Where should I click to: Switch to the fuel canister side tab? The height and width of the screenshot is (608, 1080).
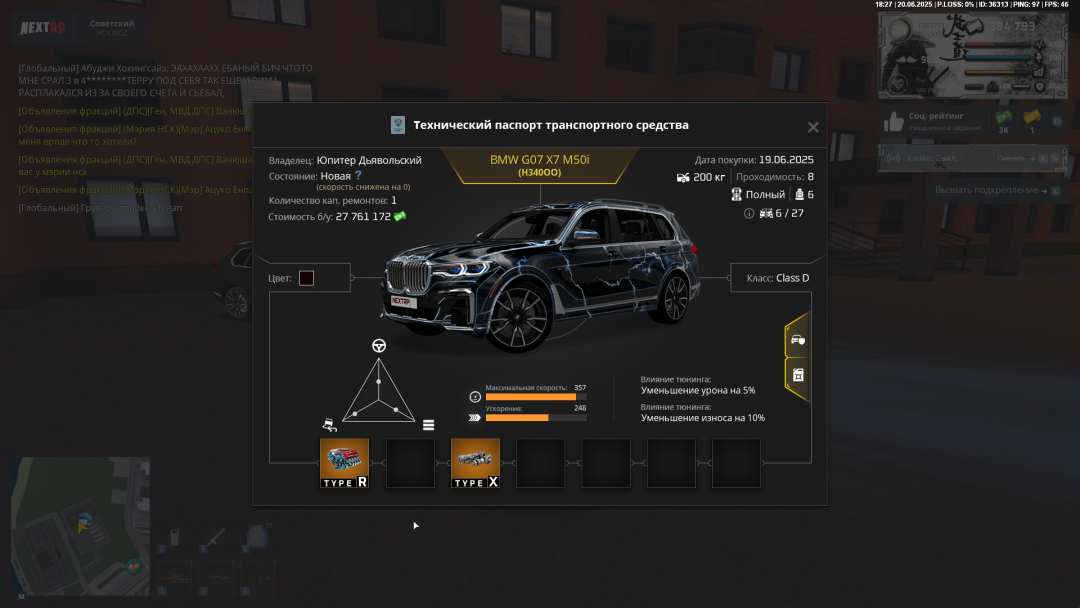coord(797,375)
